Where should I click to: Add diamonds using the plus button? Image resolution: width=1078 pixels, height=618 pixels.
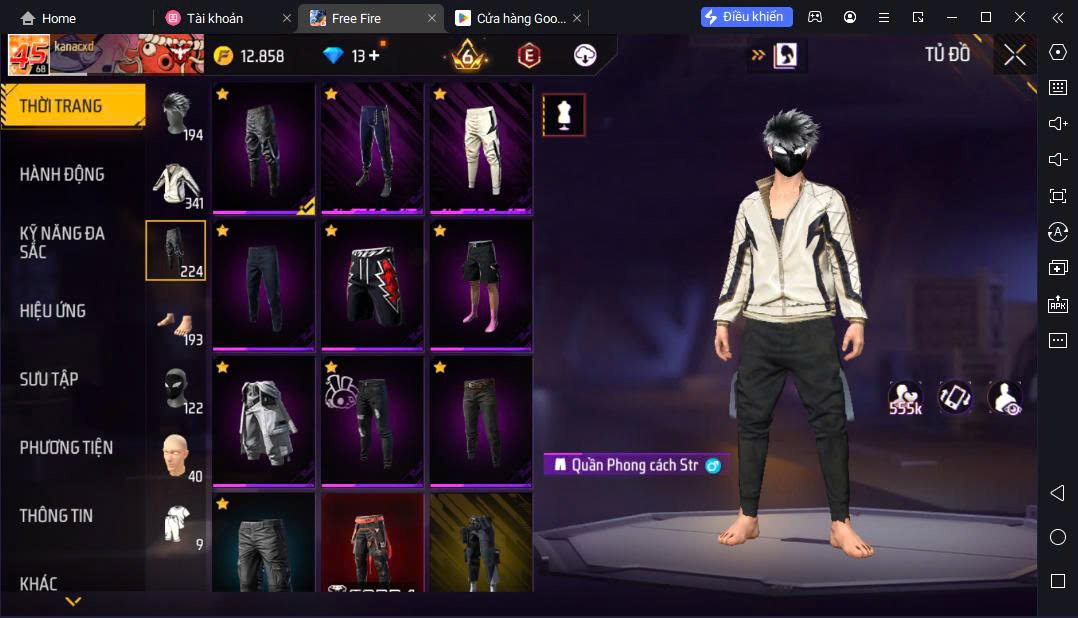pyautogui.click(x=374, y=56)
